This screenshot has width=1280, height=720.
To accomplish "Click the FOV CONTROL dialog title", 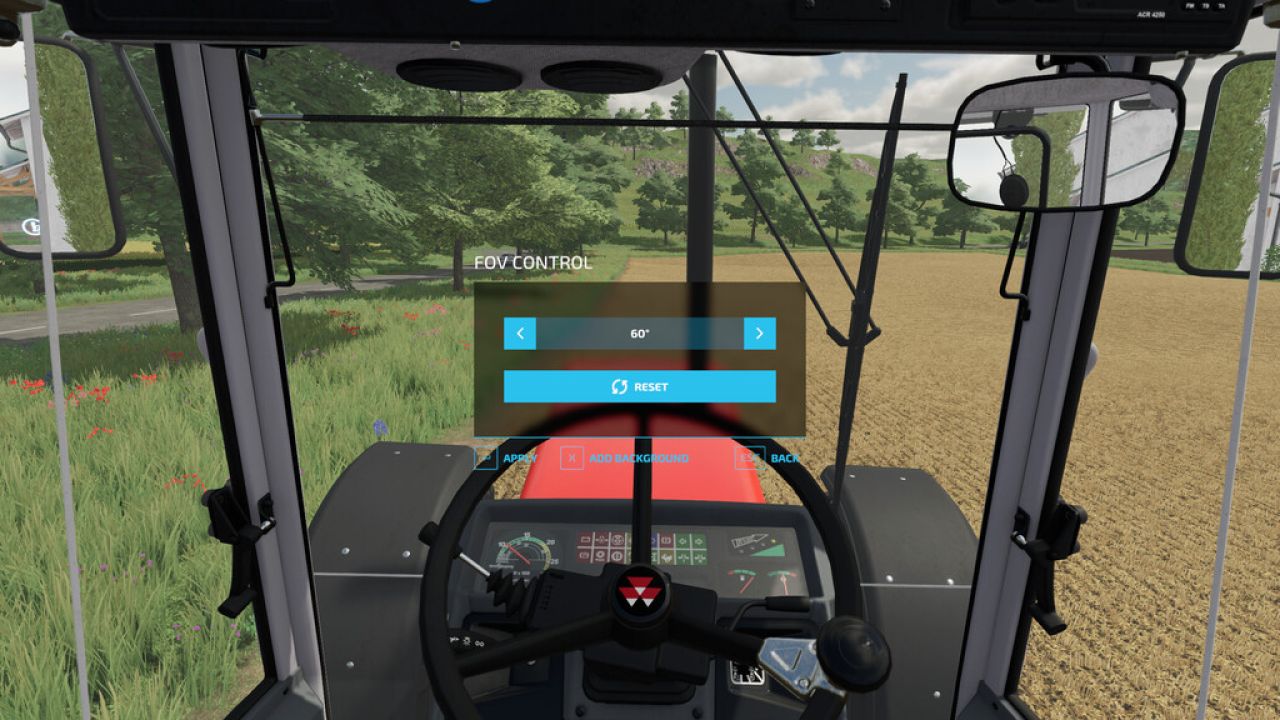I will click(x=534, y=264).
